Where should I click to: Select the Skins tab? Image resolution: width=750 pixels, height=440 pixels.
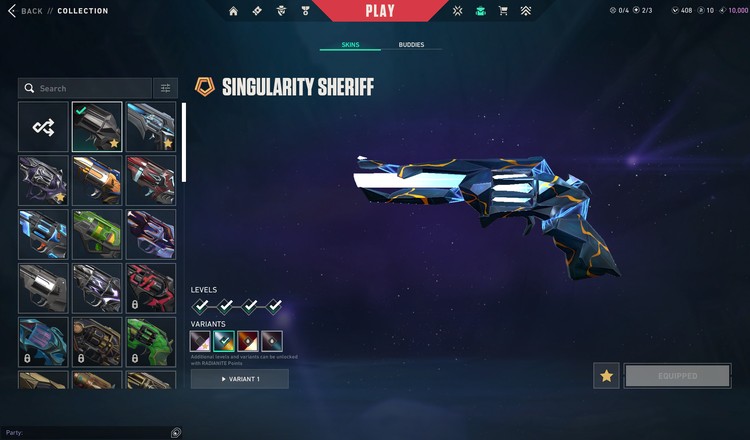(x=350, y=45)
